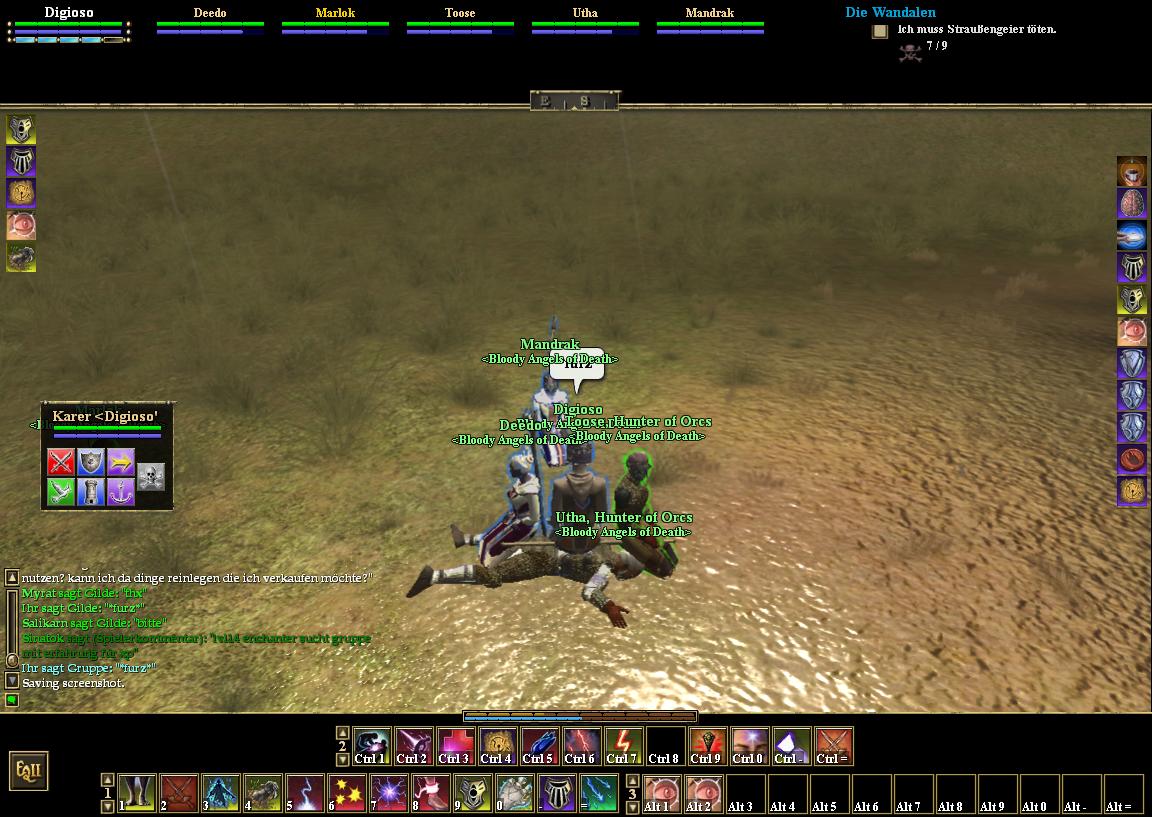Use the Ctrl 3 red cross heal spell
Viewport: 1152px width, 817px height.
455,745
